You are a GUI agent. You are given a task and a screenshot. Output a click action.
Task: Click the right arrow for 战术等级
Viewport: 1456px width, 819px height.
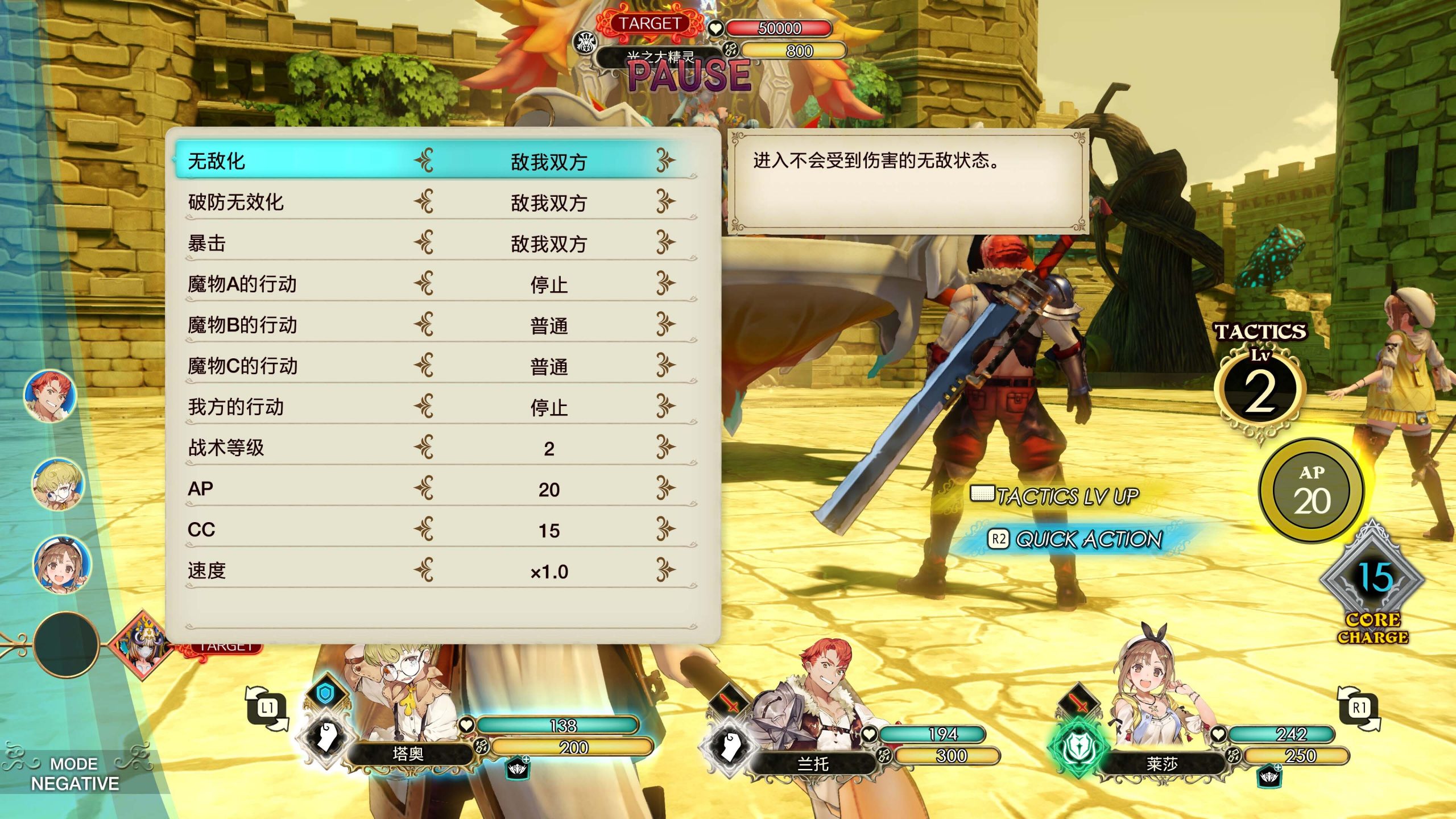(665, 447)
